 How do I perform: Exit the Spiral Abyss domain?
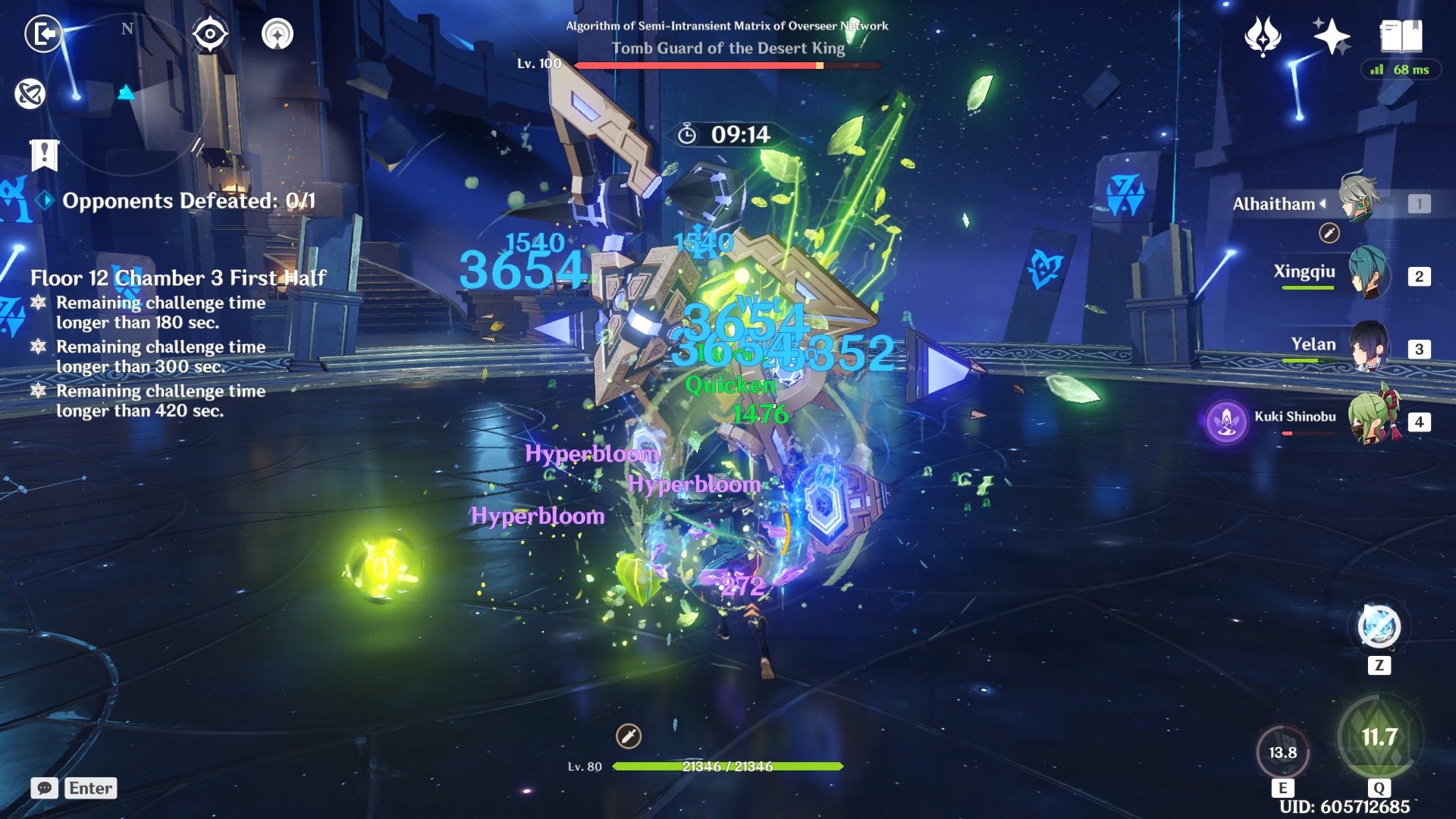(43, 33)
